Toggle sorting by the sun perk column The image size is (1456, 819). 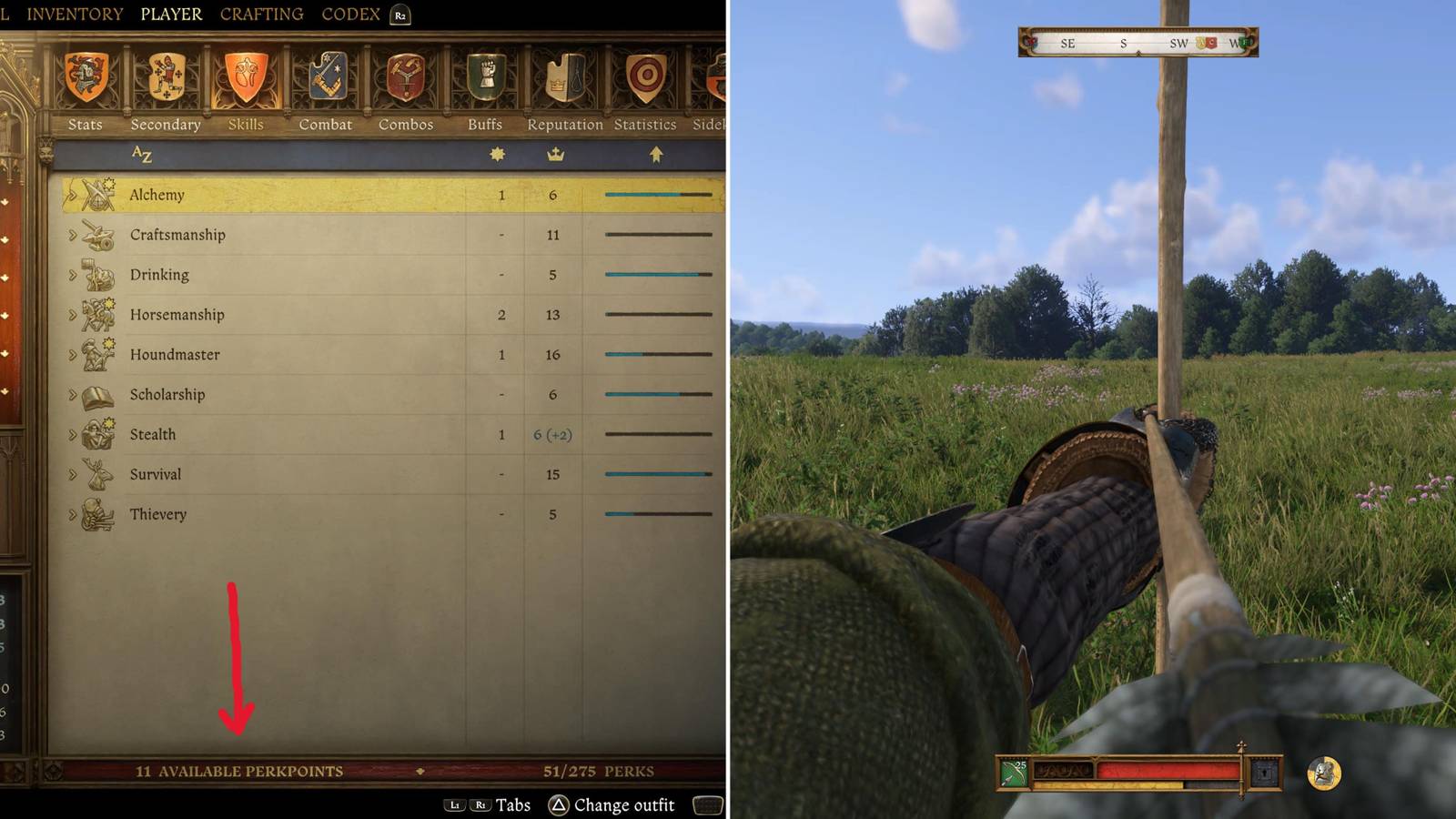(495, 154)
